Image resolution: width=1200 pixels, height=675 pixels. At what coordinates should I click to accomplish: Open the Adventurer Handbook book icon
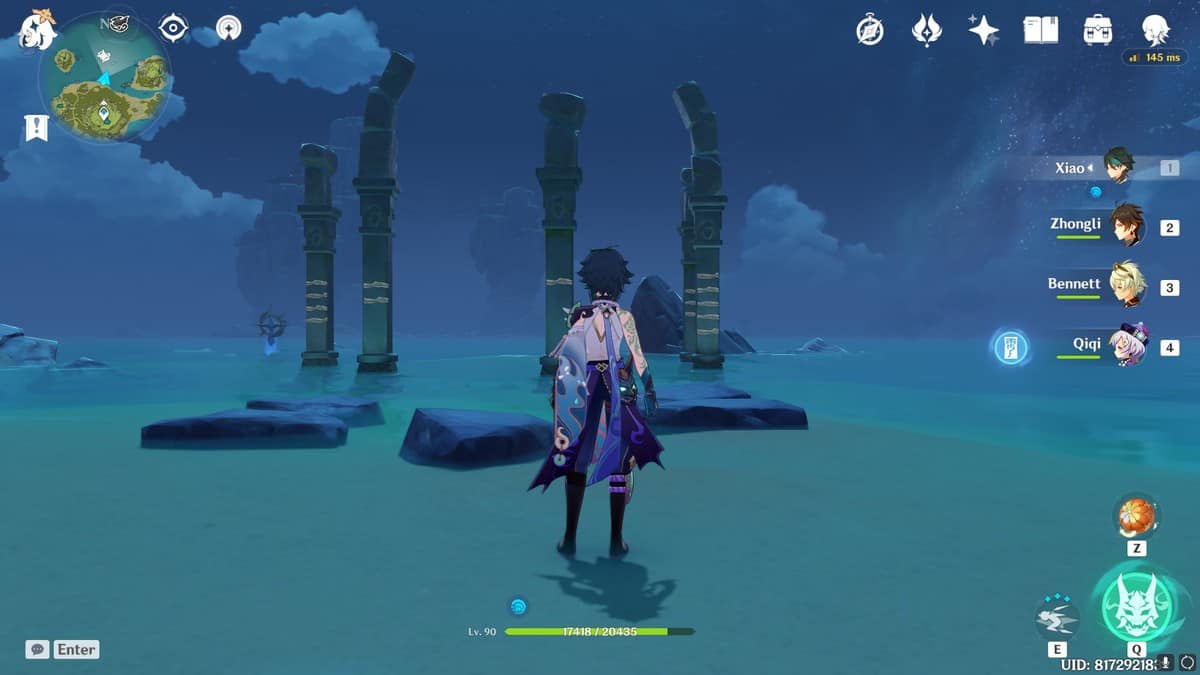1040,30
